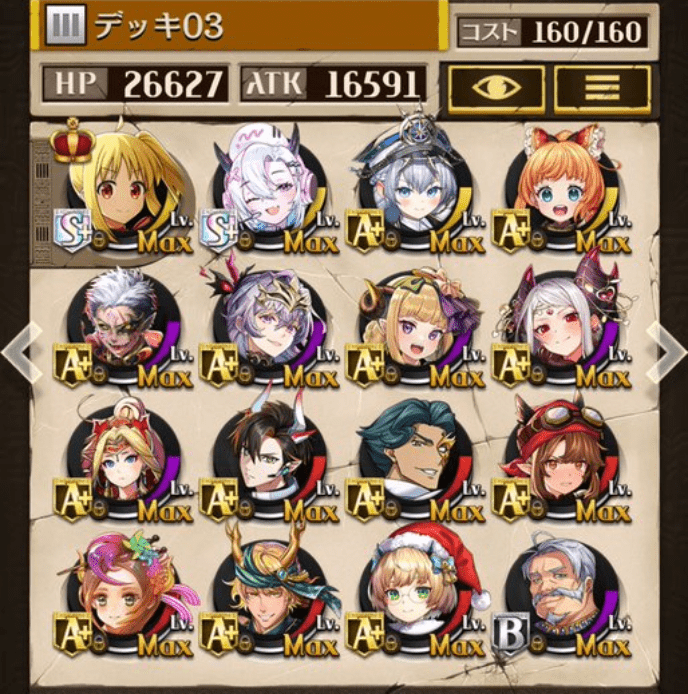Toggle the eye view button
This screenshot has width=688, height=694.
(x=496, y=88)
